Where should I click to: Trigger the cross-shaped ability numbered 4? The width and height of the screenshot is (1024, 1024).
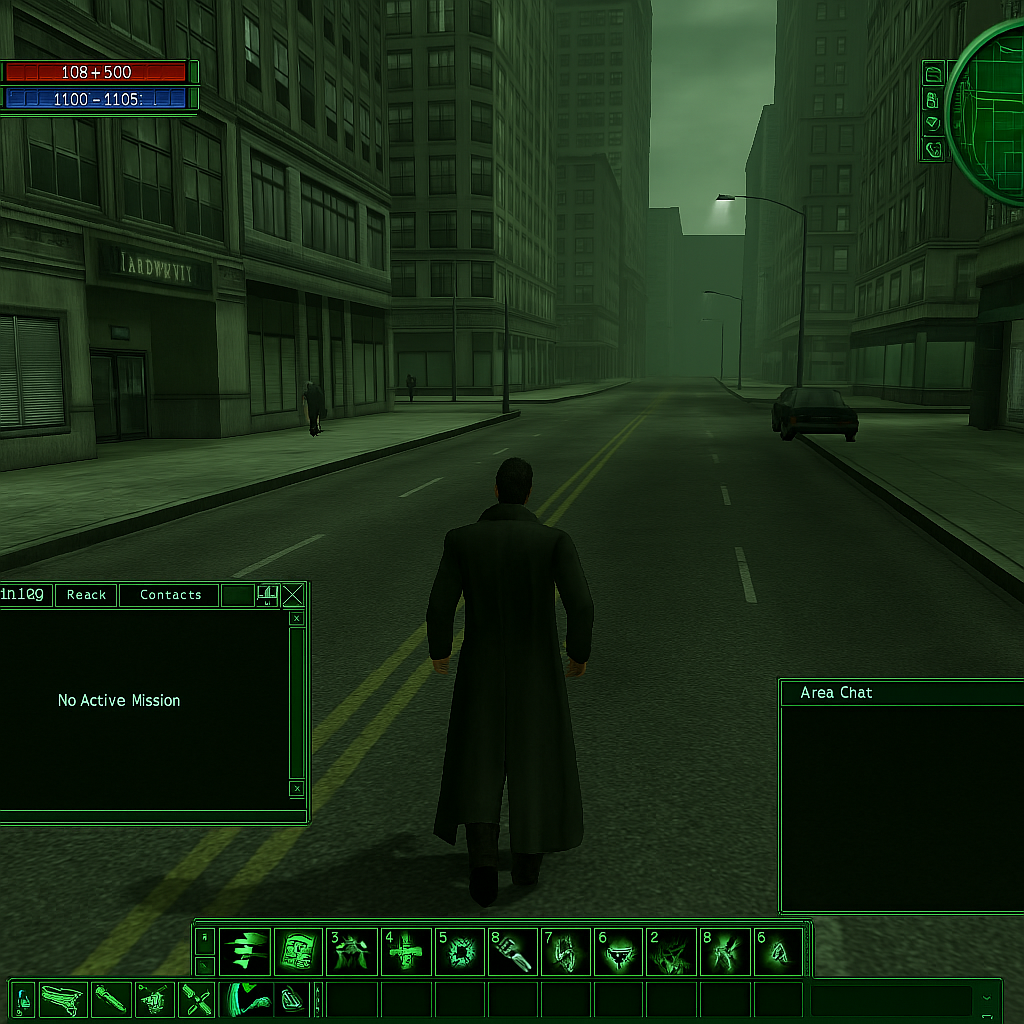point(407,952)
